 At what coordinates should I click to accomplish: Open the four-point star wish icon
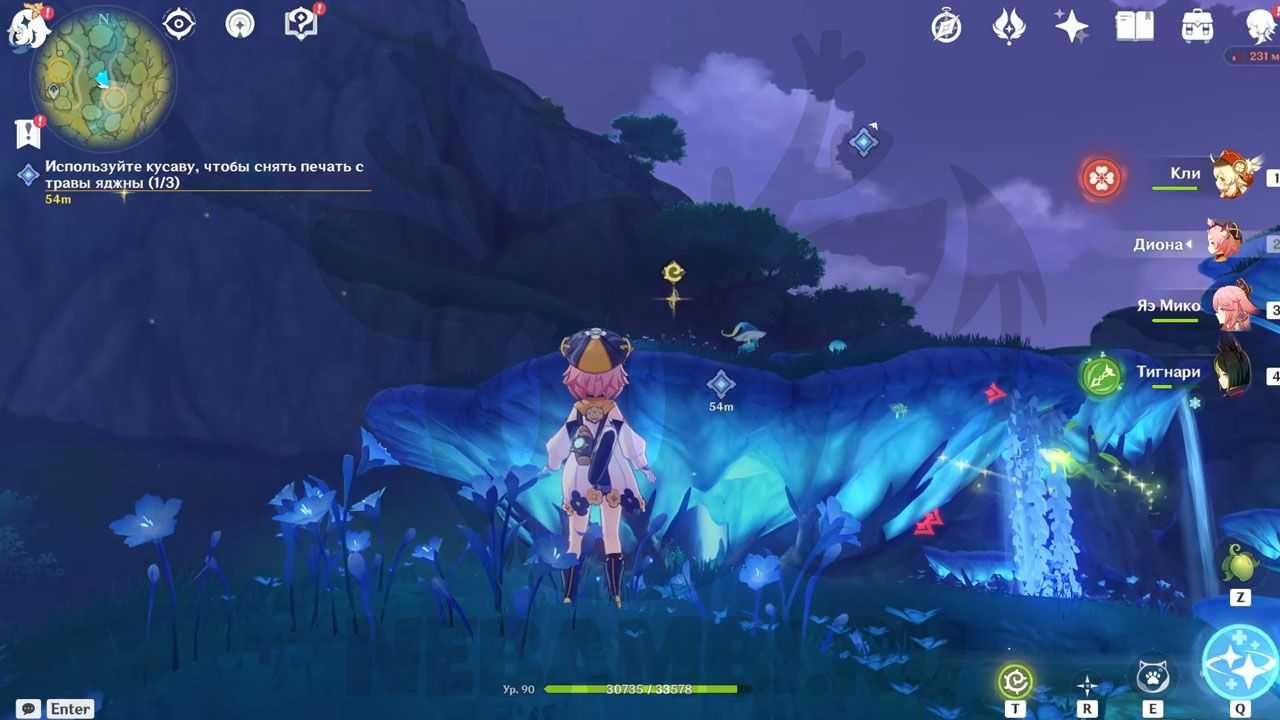pos(1071,26)
